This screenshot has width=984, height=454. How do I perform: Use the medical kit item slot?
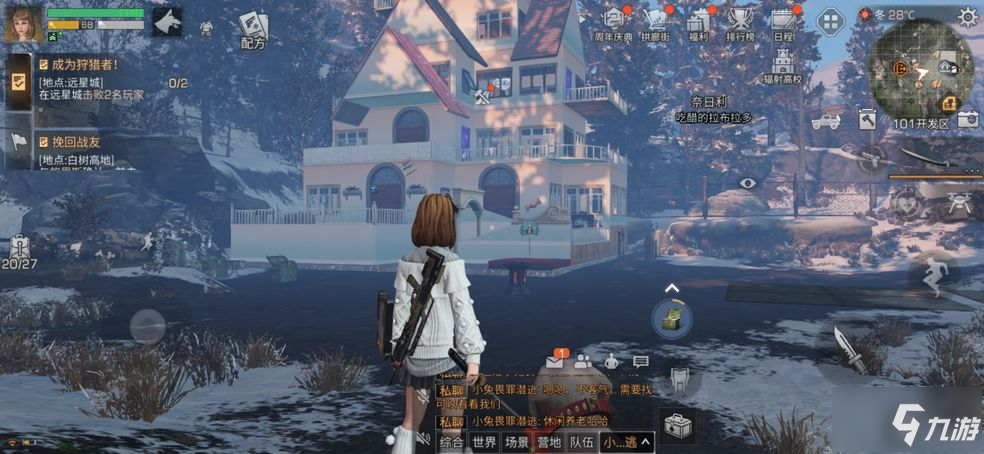679,427
